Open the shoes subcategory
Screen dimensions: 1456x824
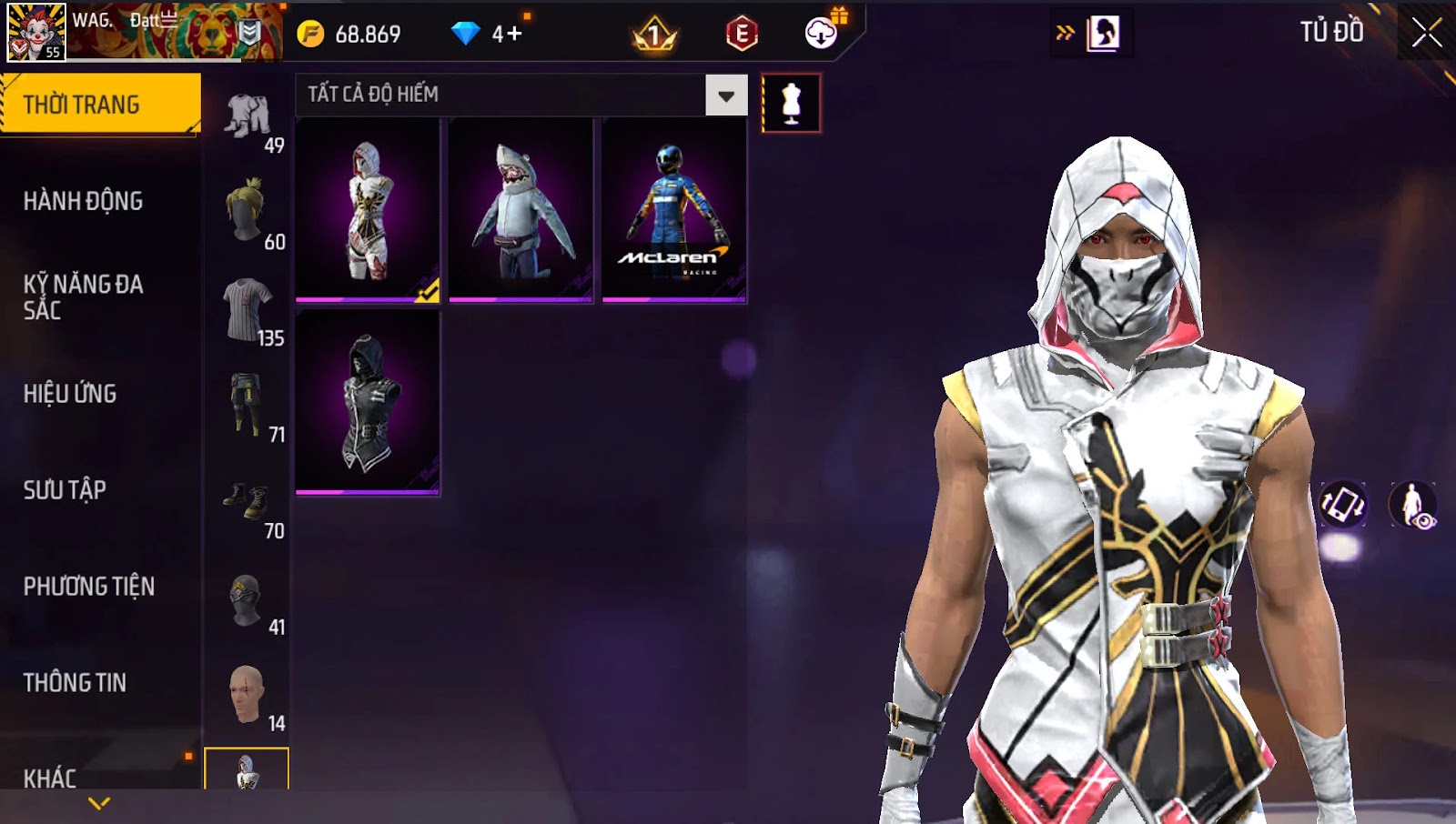[247, 502]
